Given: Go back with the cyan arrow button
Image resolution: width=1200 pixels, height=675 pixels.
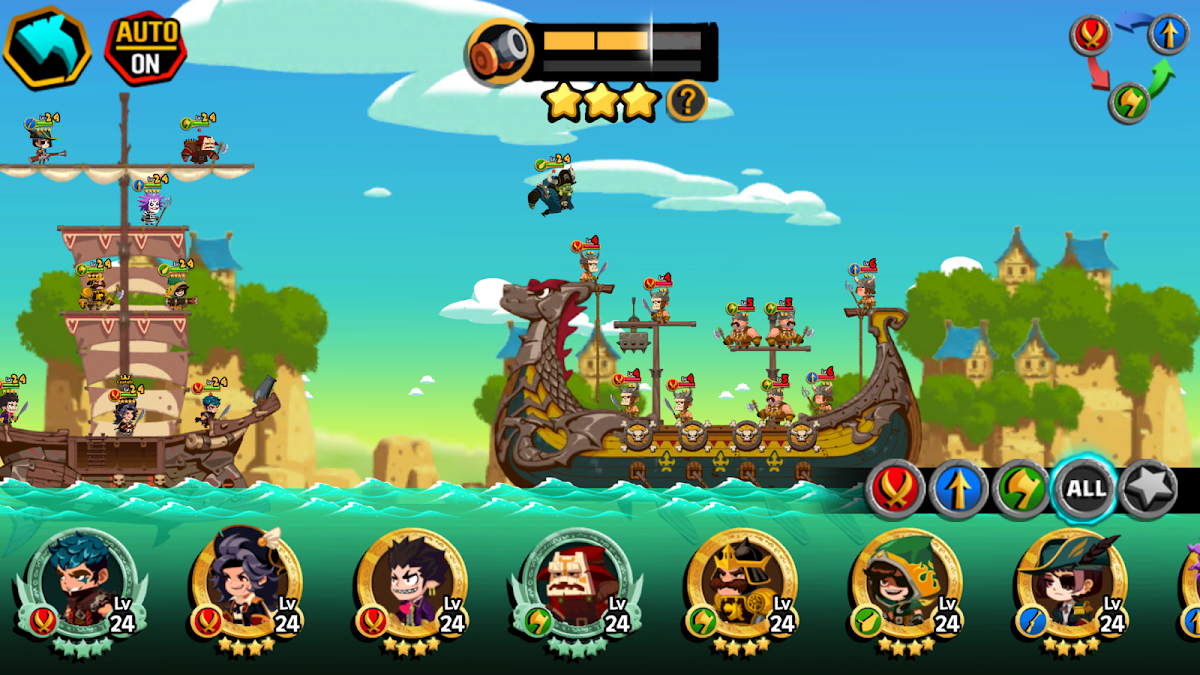Looking at the screenshot, I should (47, 47).
